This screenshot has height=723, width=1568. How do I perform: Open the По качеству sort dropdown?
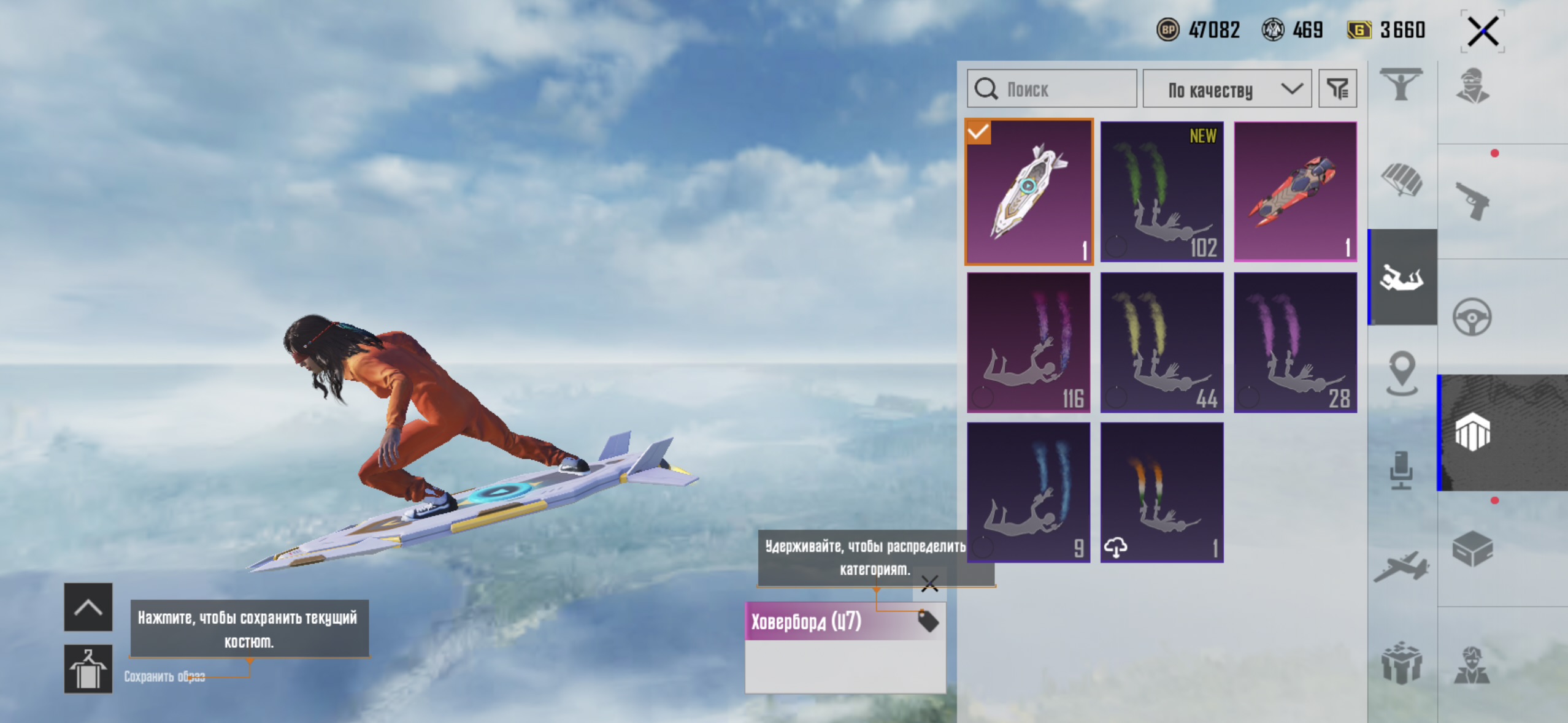coord(1227,90)
